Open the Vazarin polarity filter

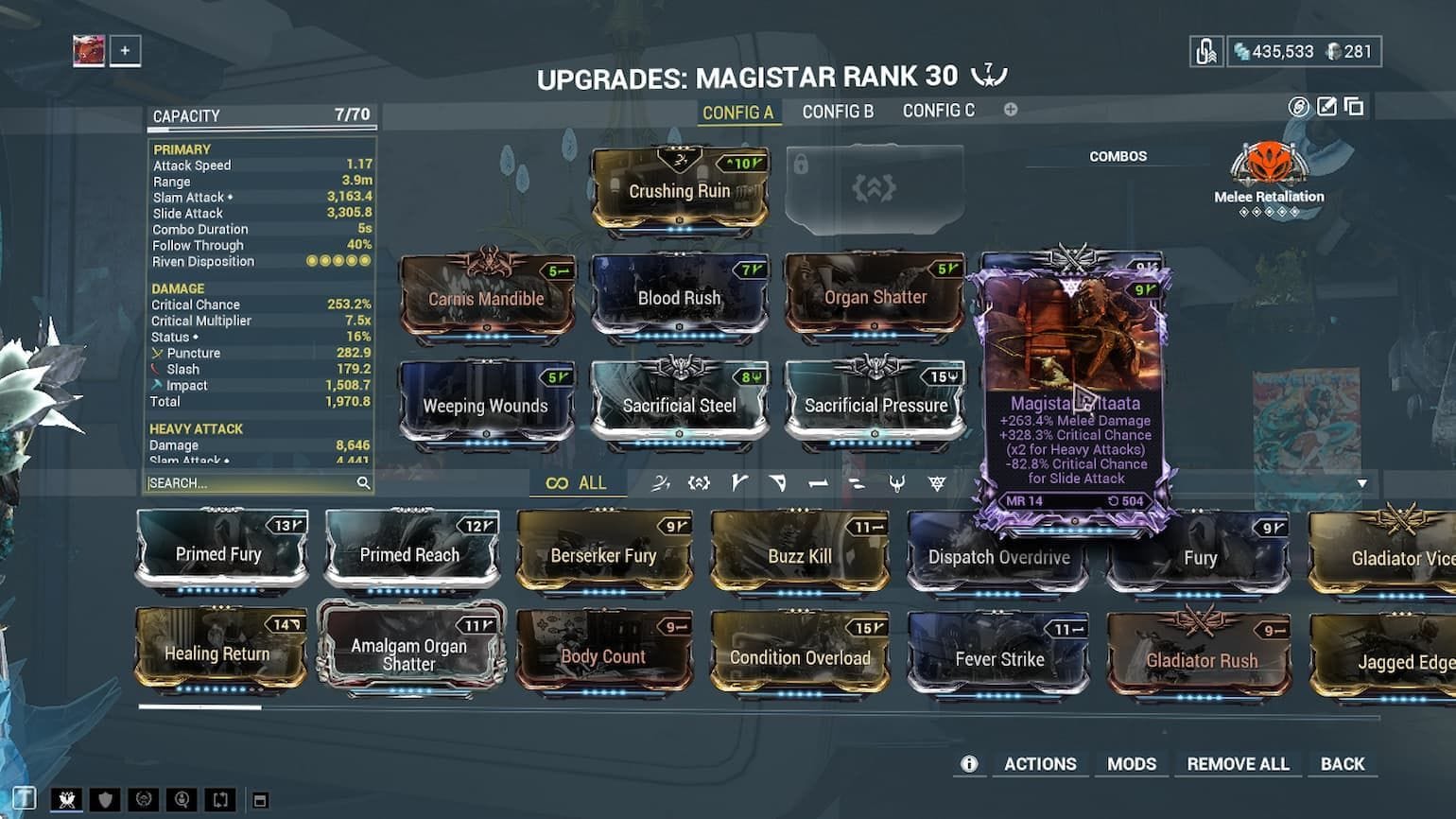(x=780, y=483)
